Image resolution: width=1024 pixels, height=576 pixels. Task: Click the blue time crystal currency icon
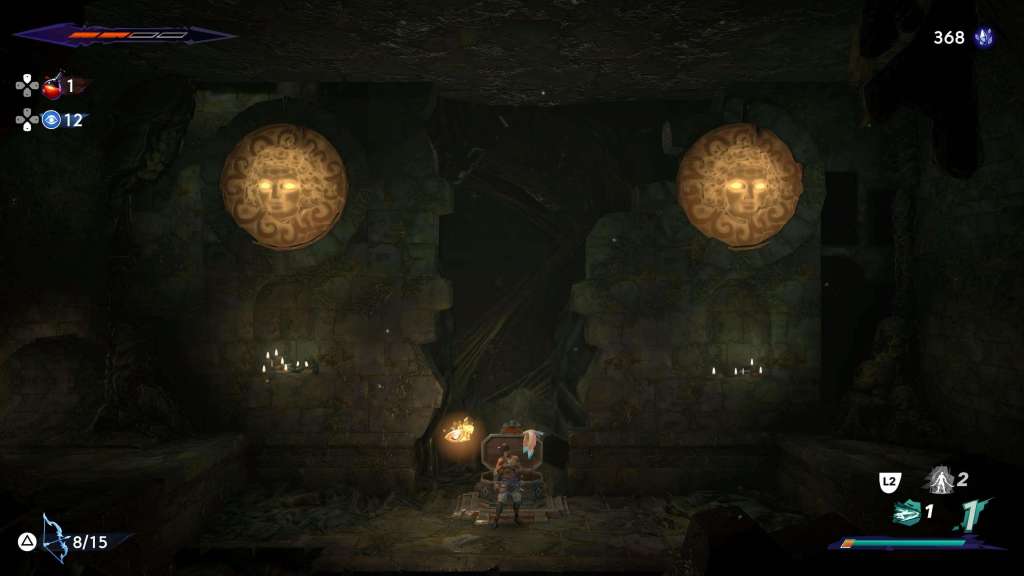pyautogui.click(x=984, y=38)
